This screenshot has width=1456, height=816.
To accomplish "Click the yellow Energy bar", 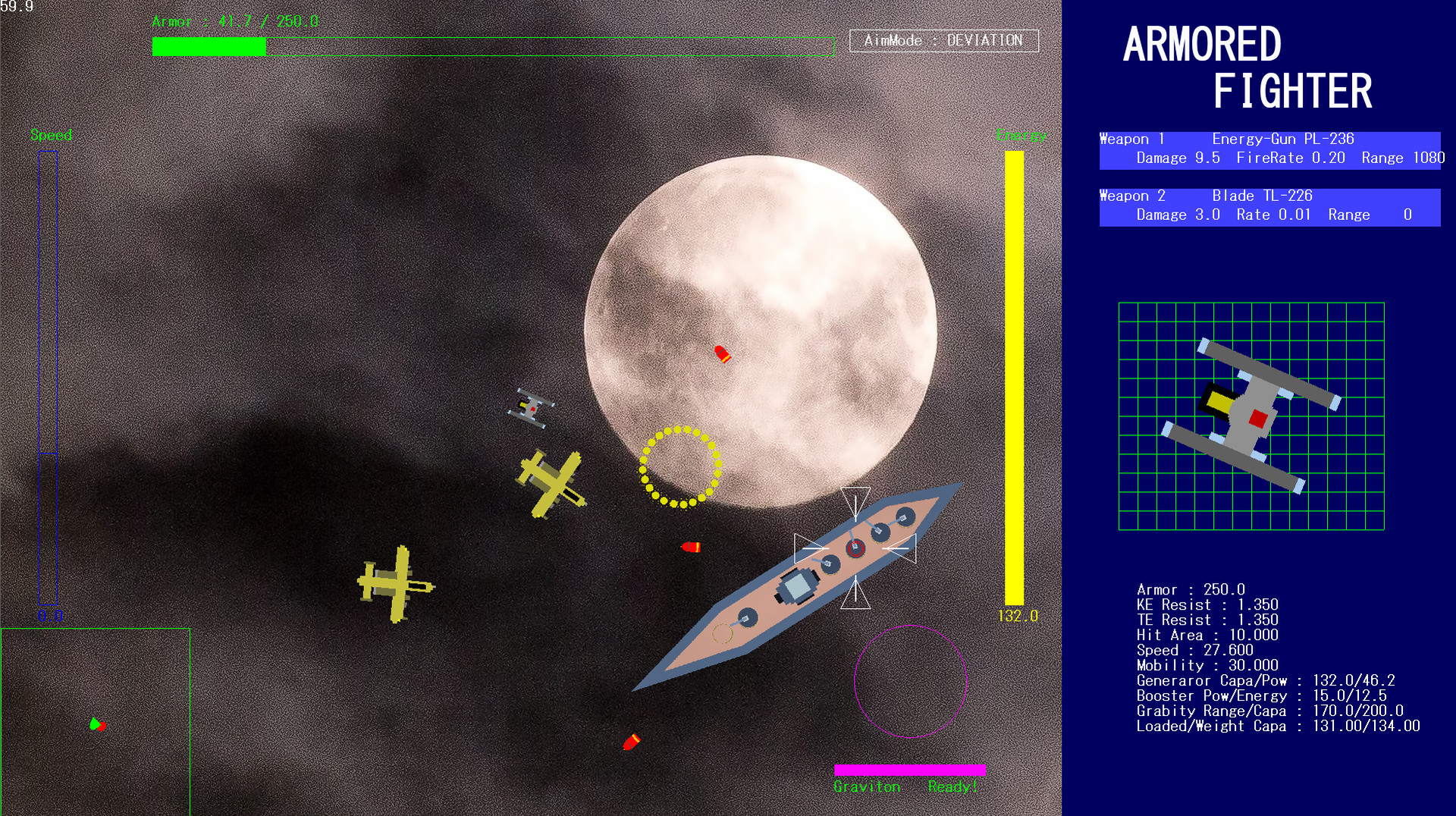I will 1014,372.
